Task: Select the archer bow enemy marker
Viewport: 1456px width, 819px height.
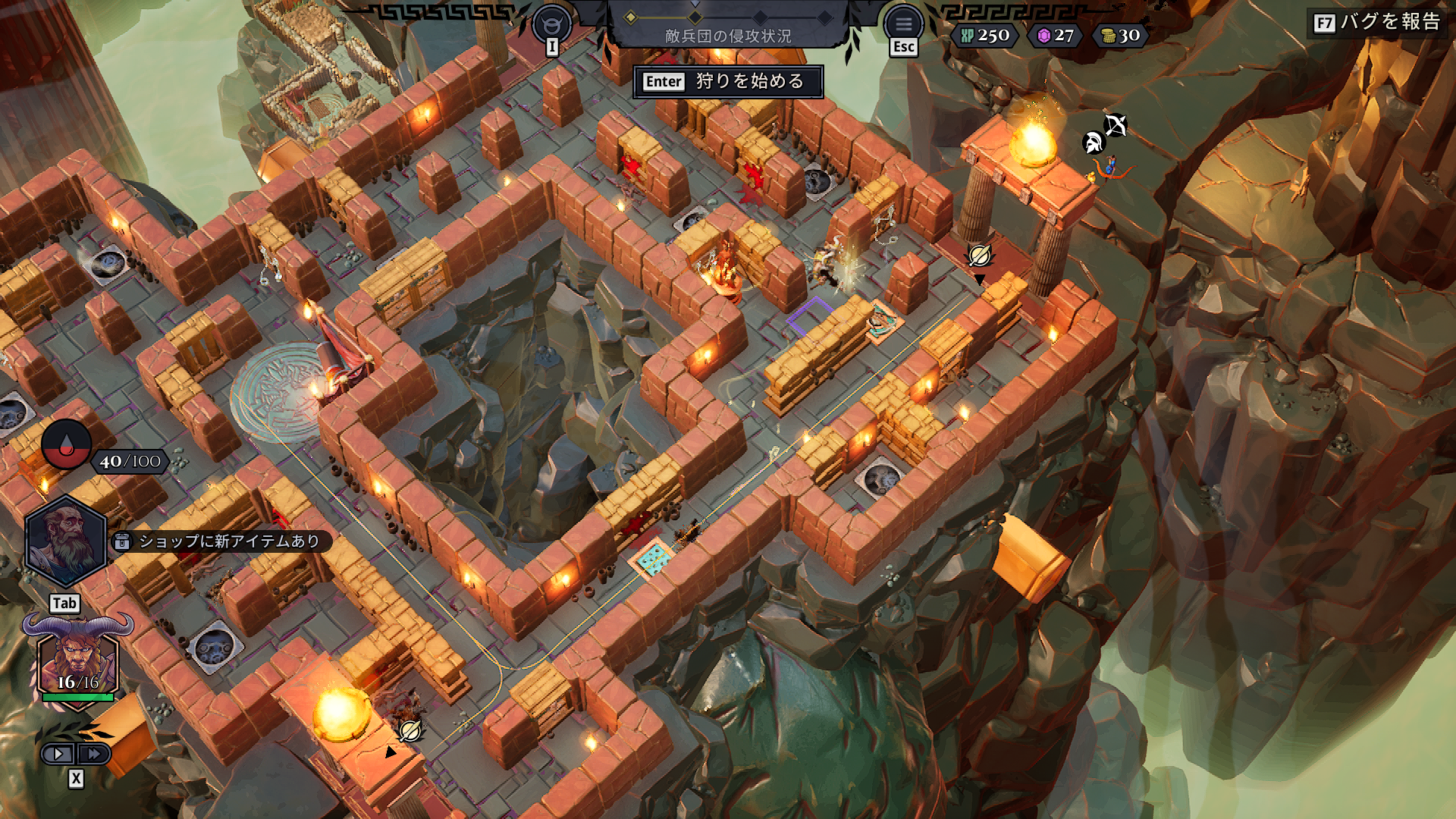Action: (x=1116, y=124)
